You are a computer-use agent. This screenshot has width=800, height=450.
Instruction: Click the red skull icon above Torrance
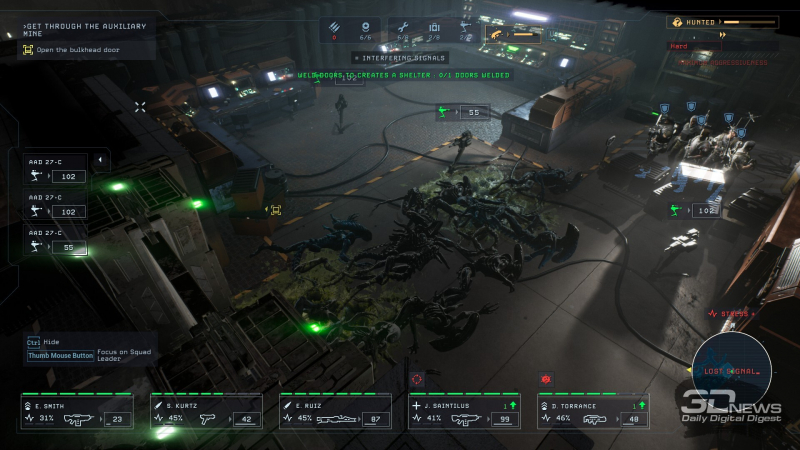(x=545, y=380)
